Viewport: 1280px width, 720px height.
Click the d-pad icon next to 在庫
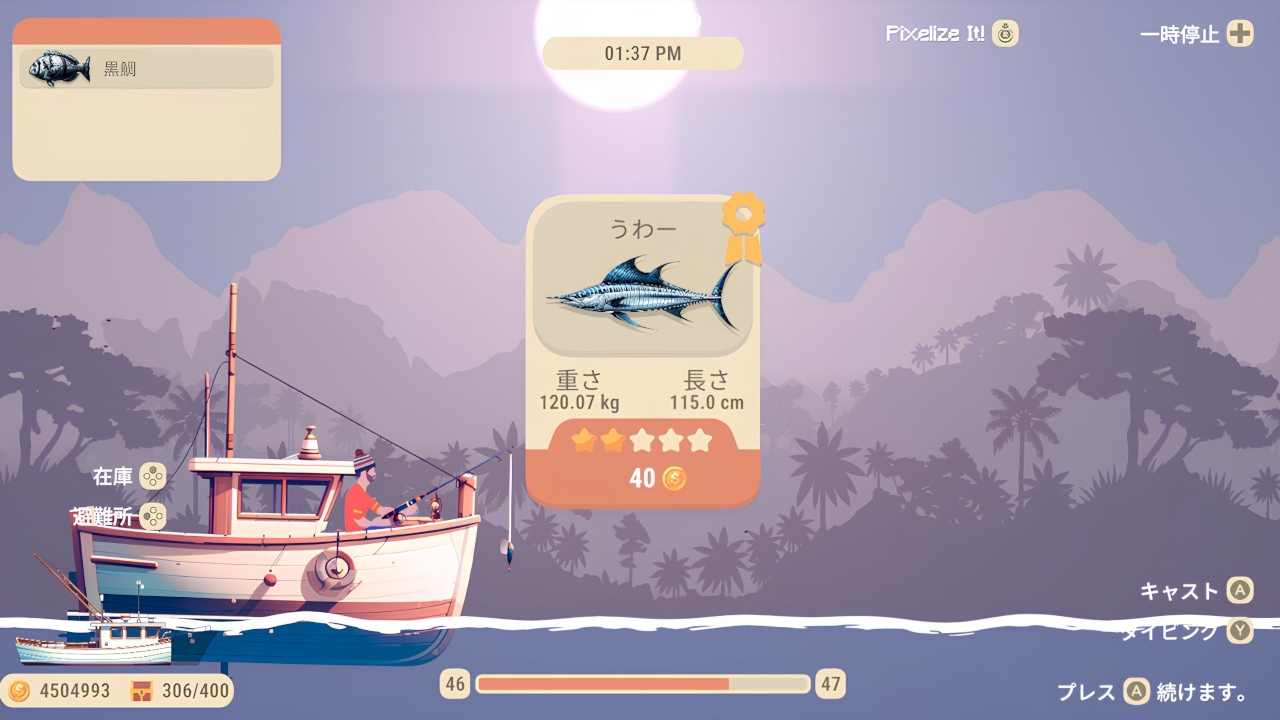(151, 477)
